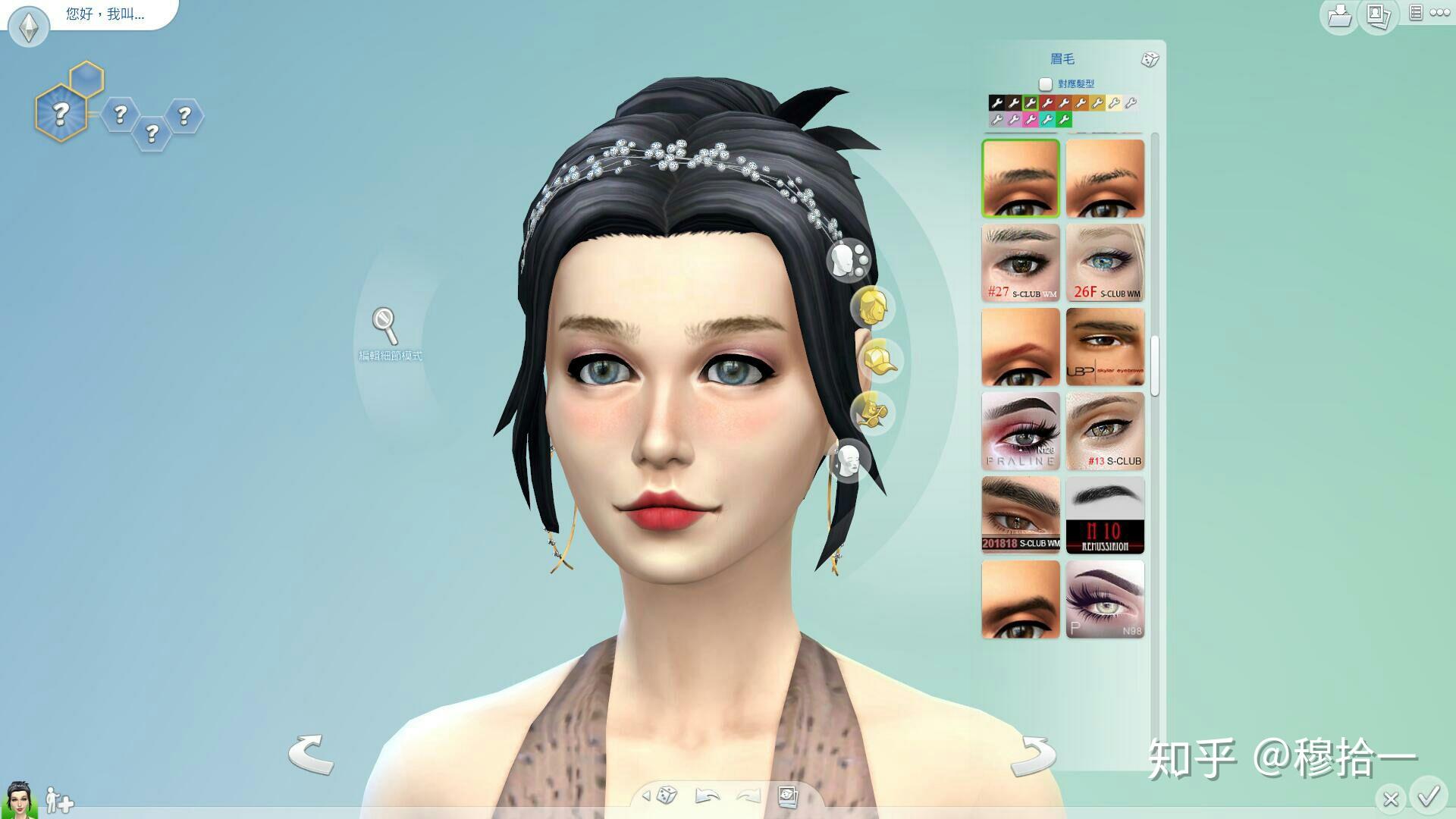Pick the Pralinesims N129 eyebrow thumbnail
The image size is (1456, 819).
point(1021,431)
